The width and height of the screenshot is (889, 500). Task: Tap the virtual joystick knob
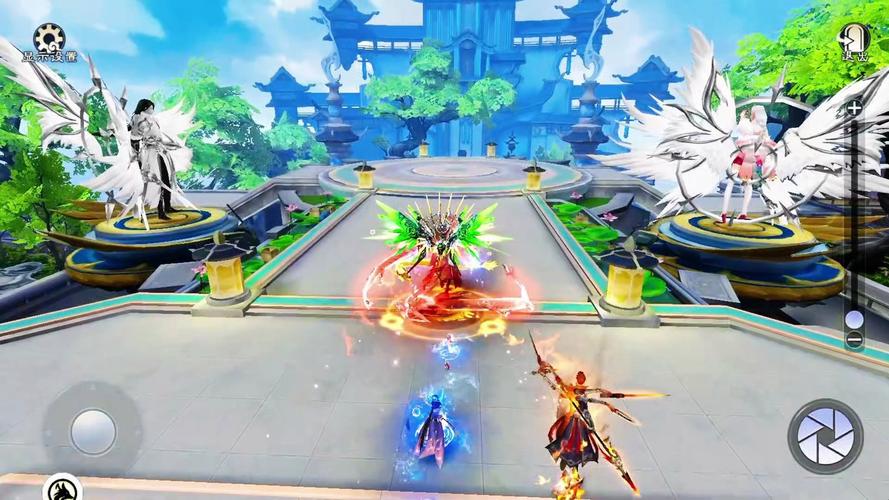(x=92, y=431)
